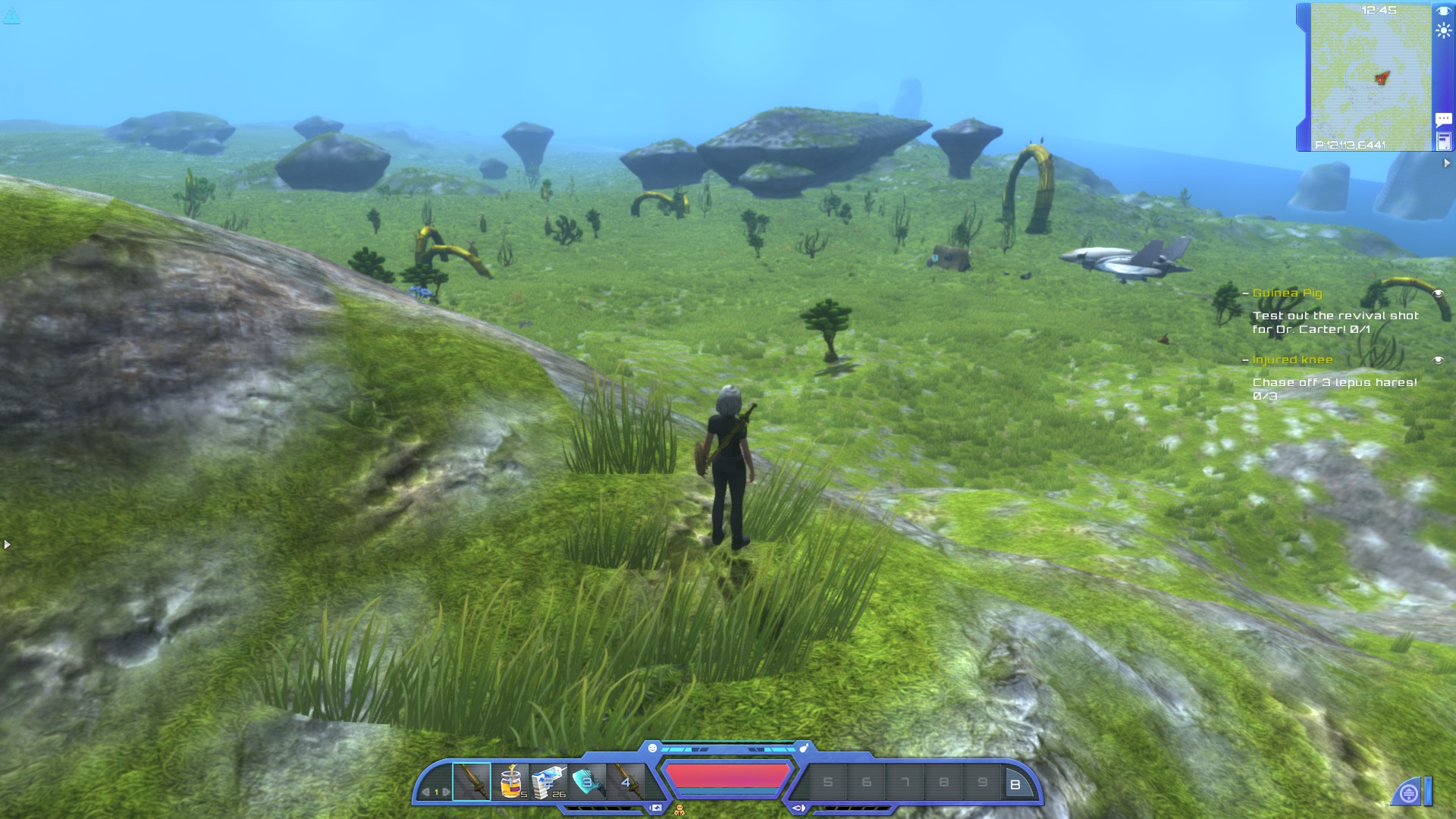Toggle the eye icon next to the minimap
This screenshot has height=819, width=1456.
pos(1442,11)
